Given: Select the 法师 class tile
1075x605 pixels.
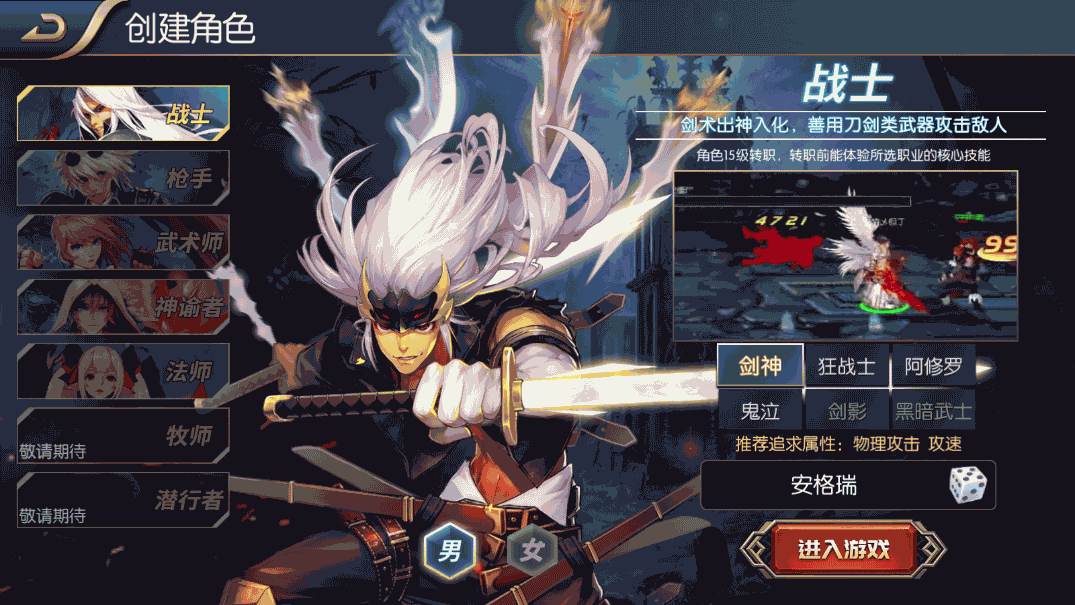Looking at the screenshot, I should [123, 370].
